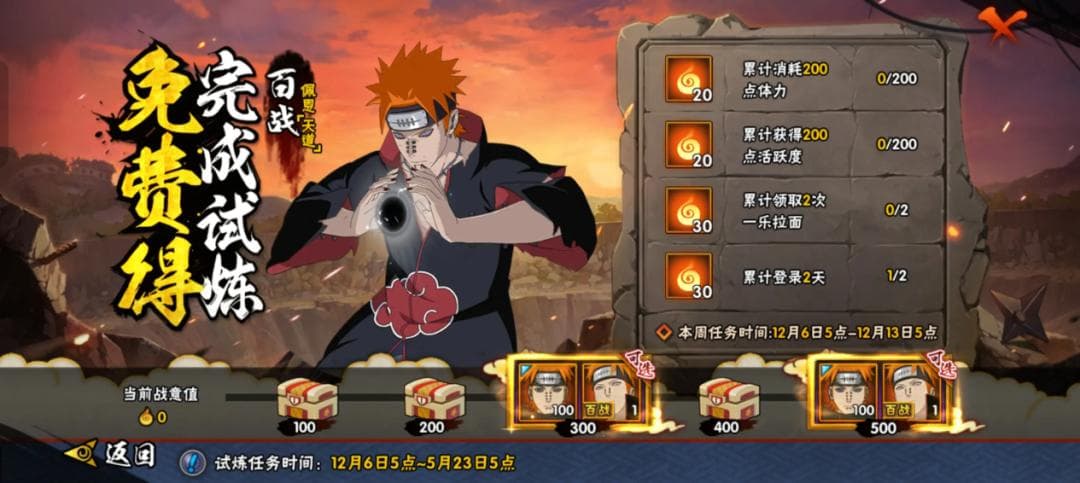Open the treasure chest at 200 points
This screenshot has width=1080, height=483.
click(434, 400)
